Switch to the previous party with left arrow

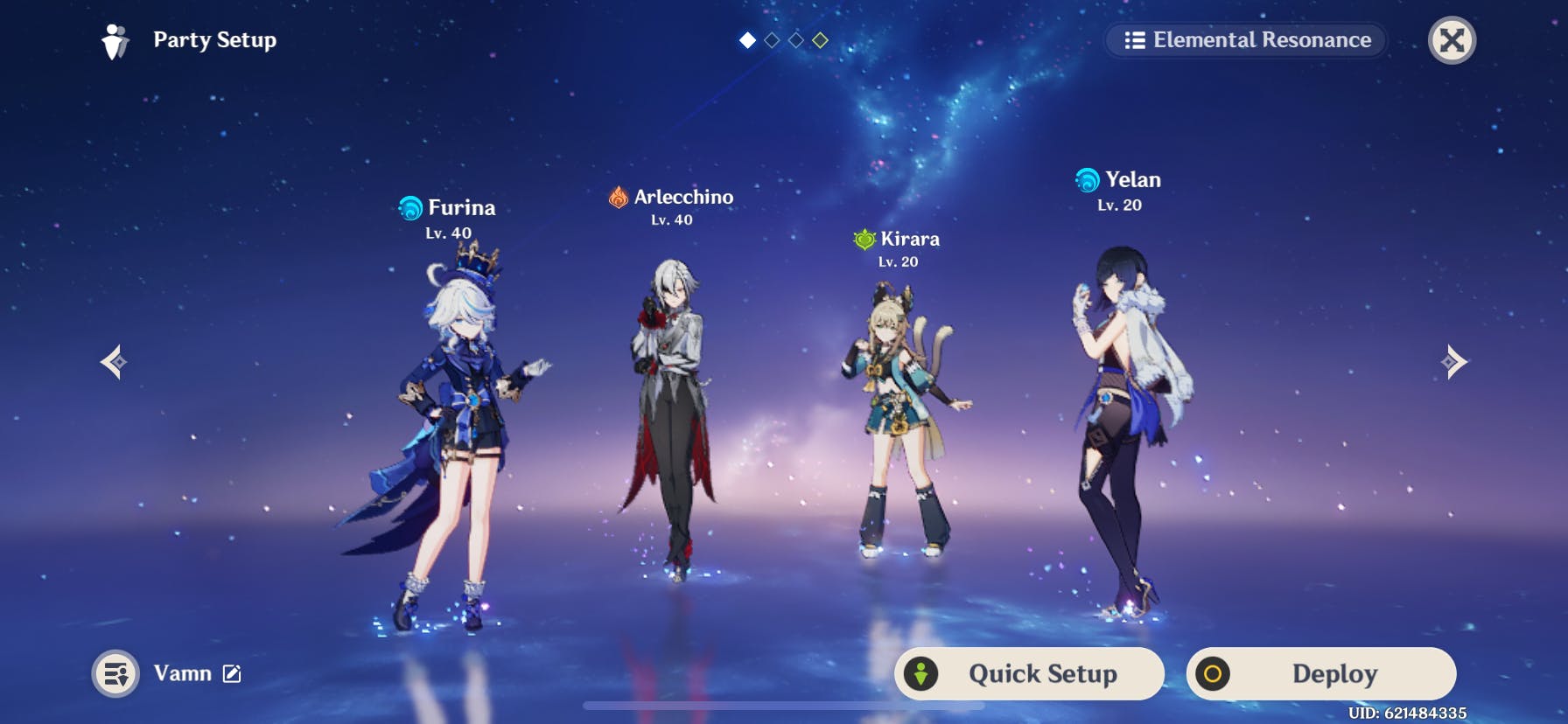(x=114, y=362)
